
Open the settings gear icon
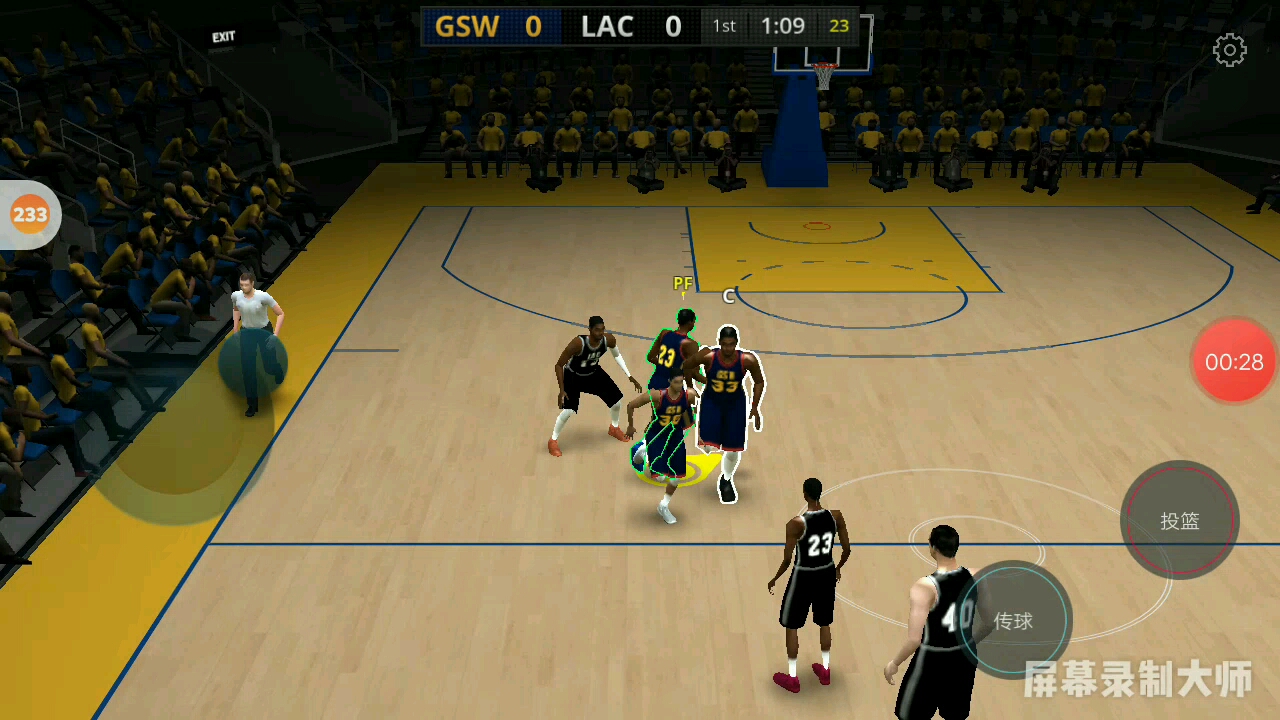[x=1229, y=50]
